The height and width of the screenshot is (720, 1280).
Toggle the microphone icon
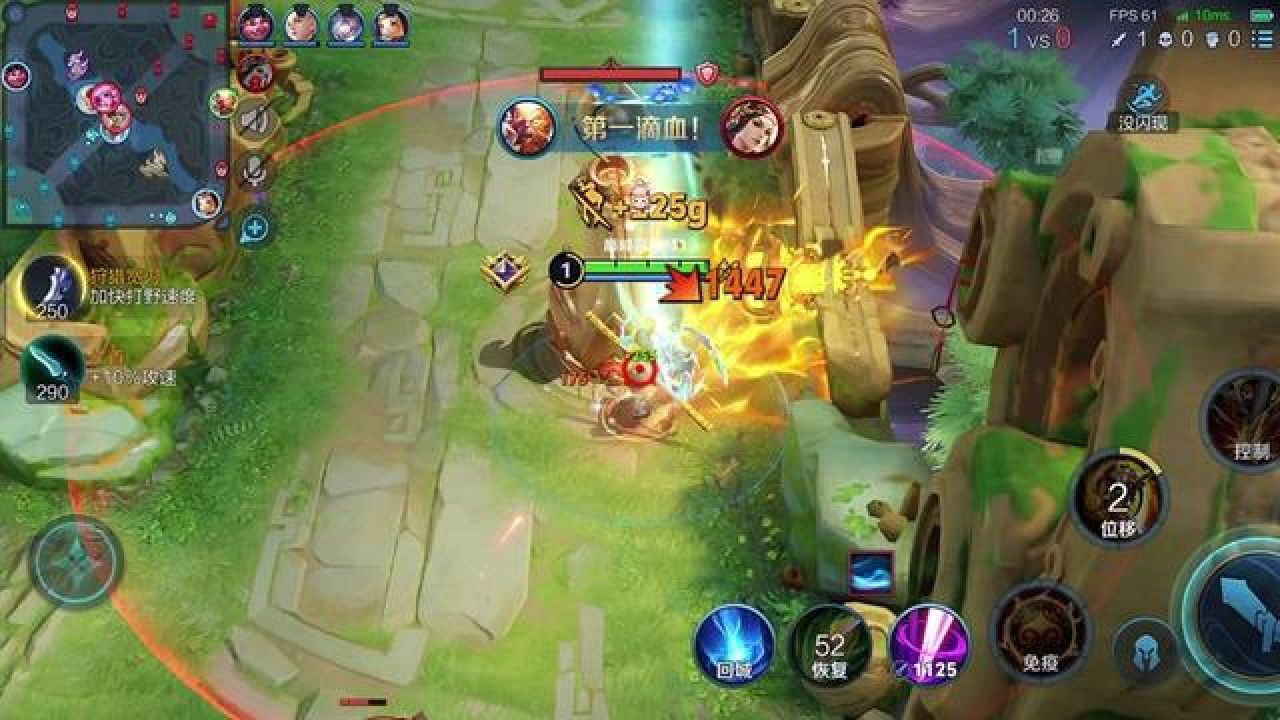[x=256, y=173]
